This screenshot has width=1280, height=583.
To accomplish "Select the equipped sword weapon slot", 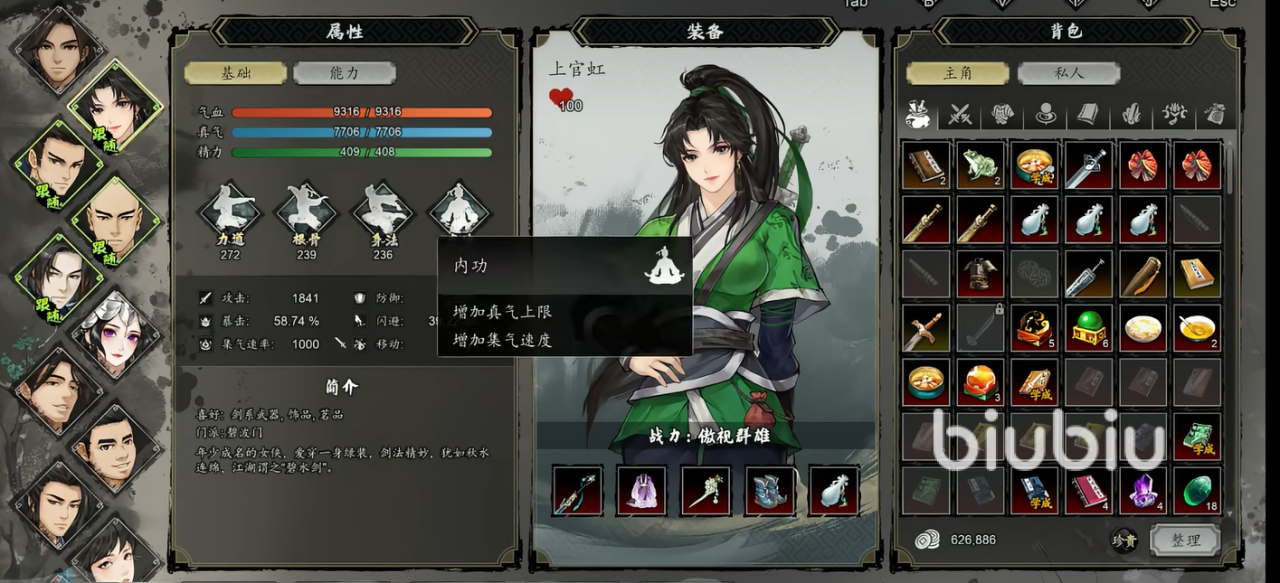I will point(578,490).
